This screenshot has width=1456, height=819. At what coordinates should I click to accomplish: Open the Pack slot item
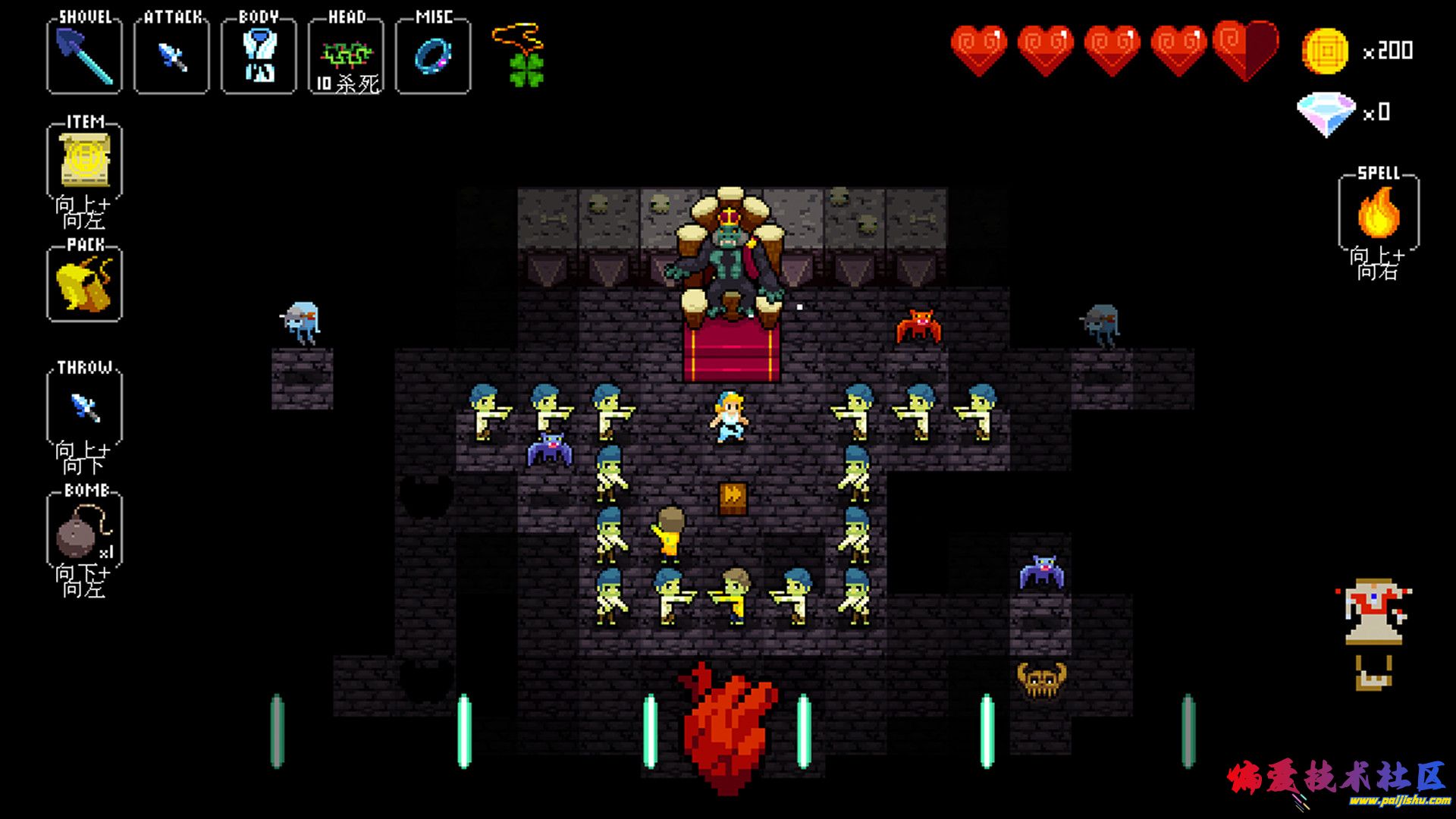pos(84,284)
